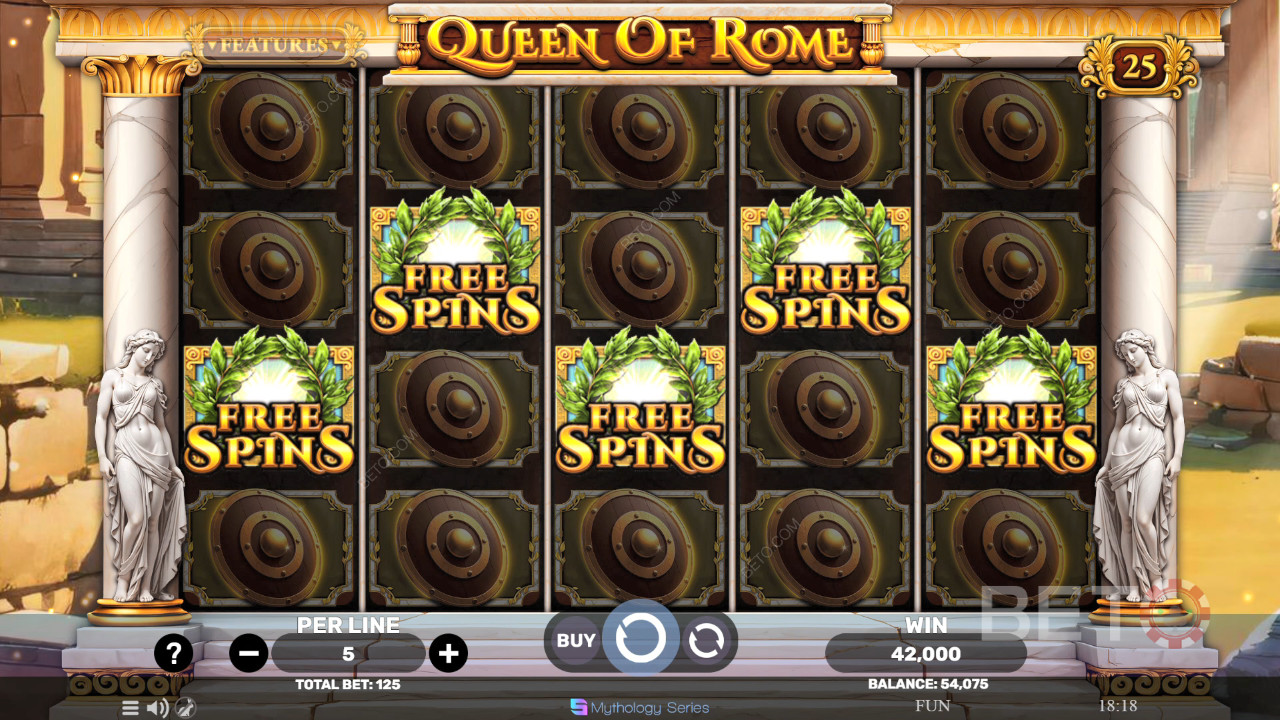
Task: Increase the per line bet
Action: click(x=448, y=654)
